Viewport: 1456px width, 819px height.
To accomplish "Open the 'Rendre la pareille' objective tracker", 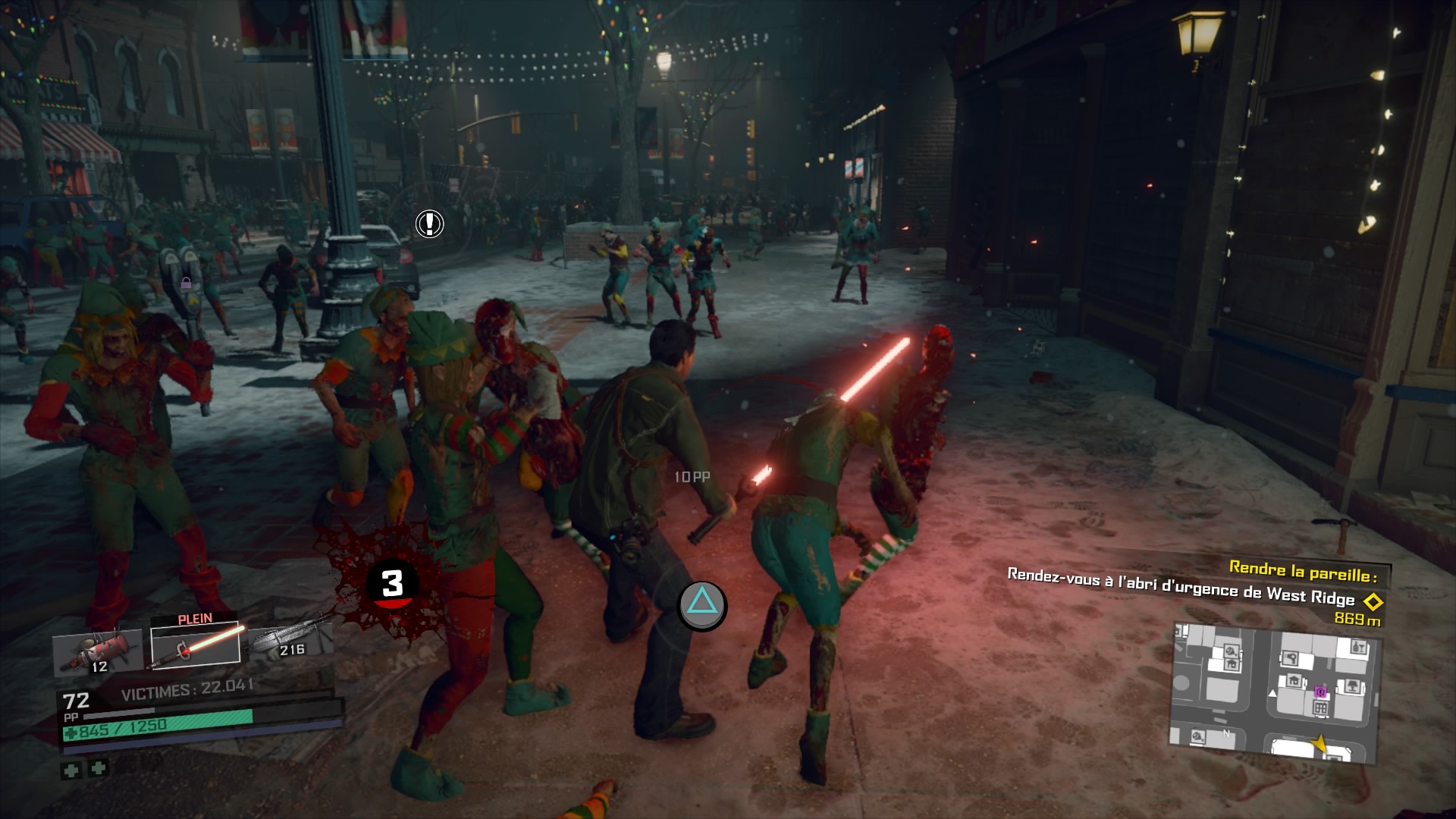I will 1303,569.
